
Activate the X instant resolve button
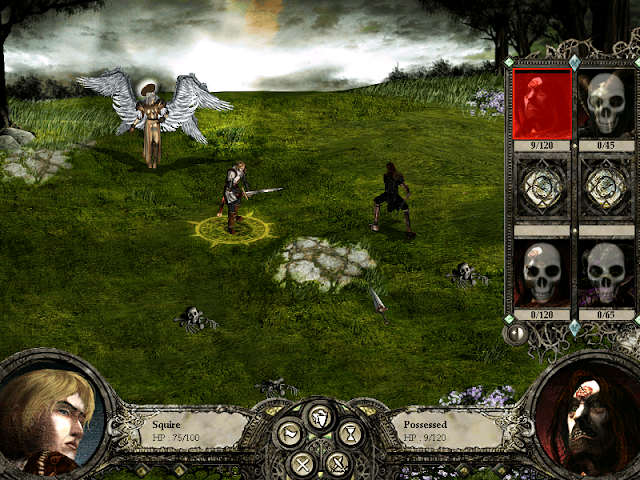(x=301, y=463)
